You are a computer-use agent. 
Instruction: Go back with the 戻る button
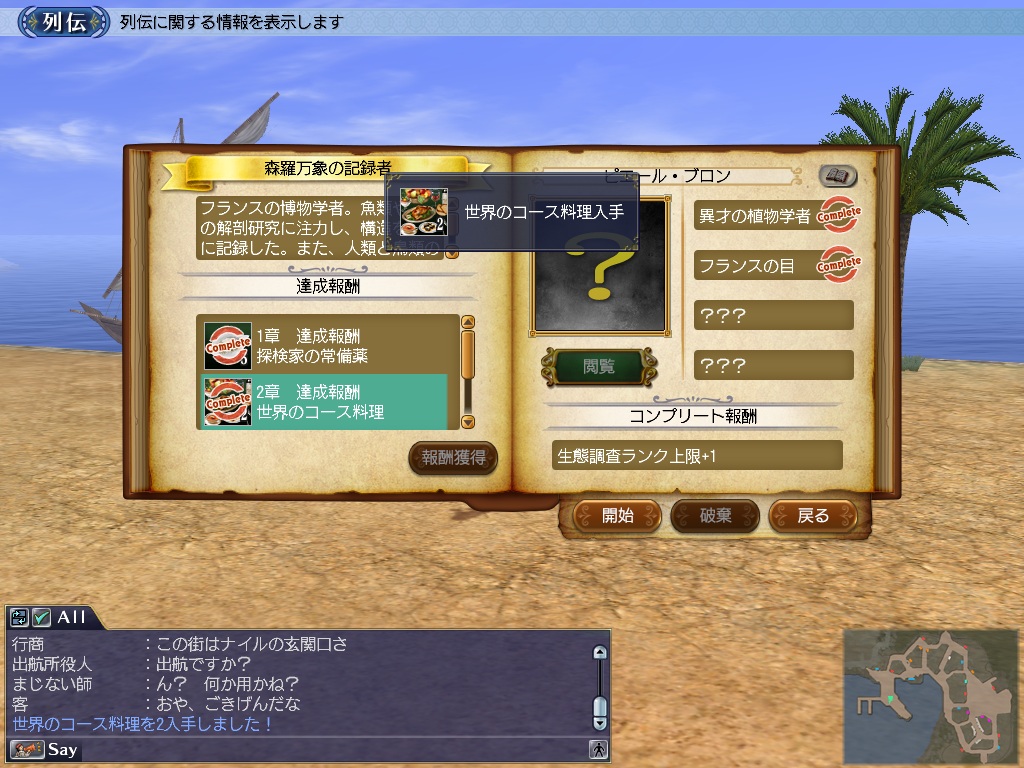813,516
